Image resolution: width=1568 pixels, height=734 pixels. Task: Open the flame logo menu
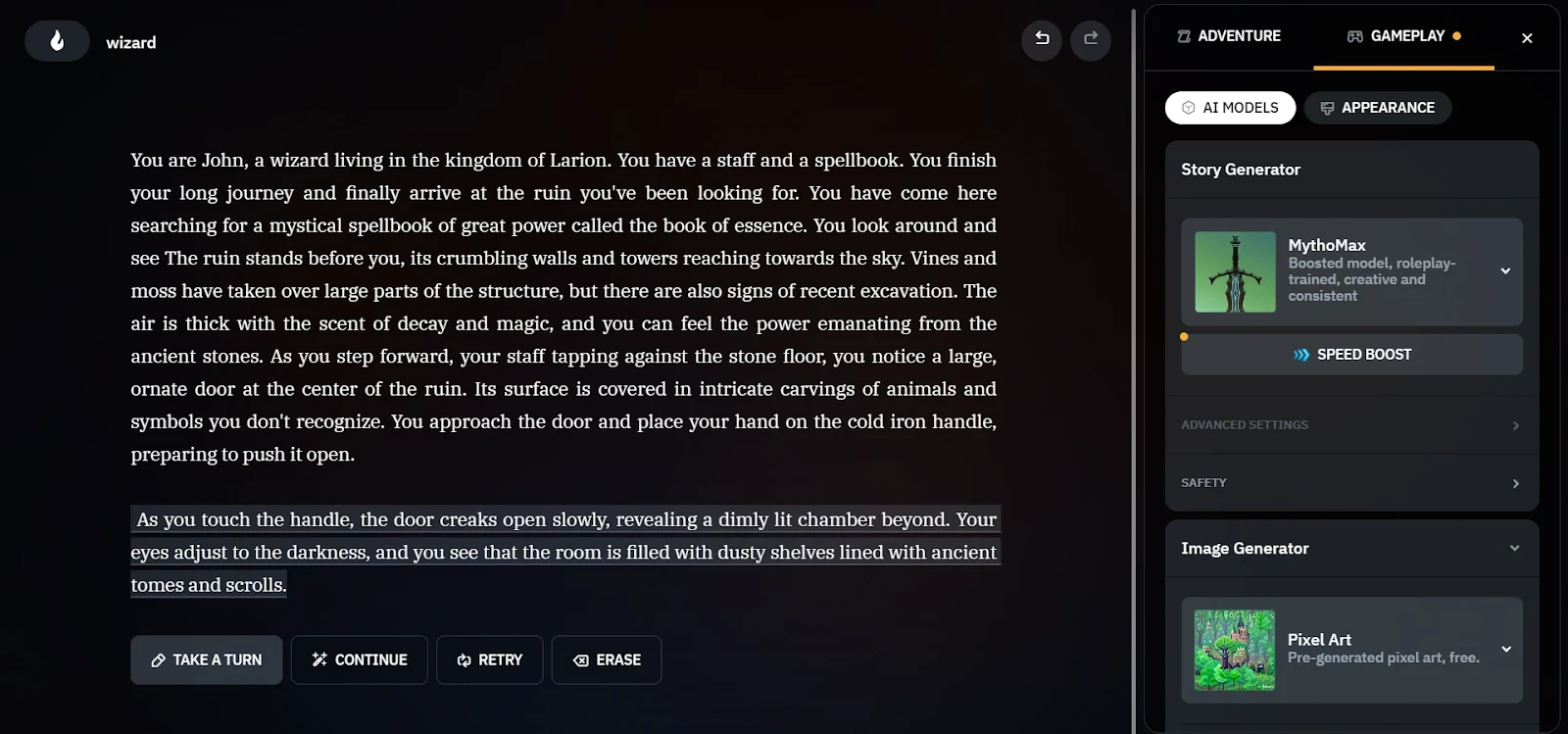(x=57, y=41)
